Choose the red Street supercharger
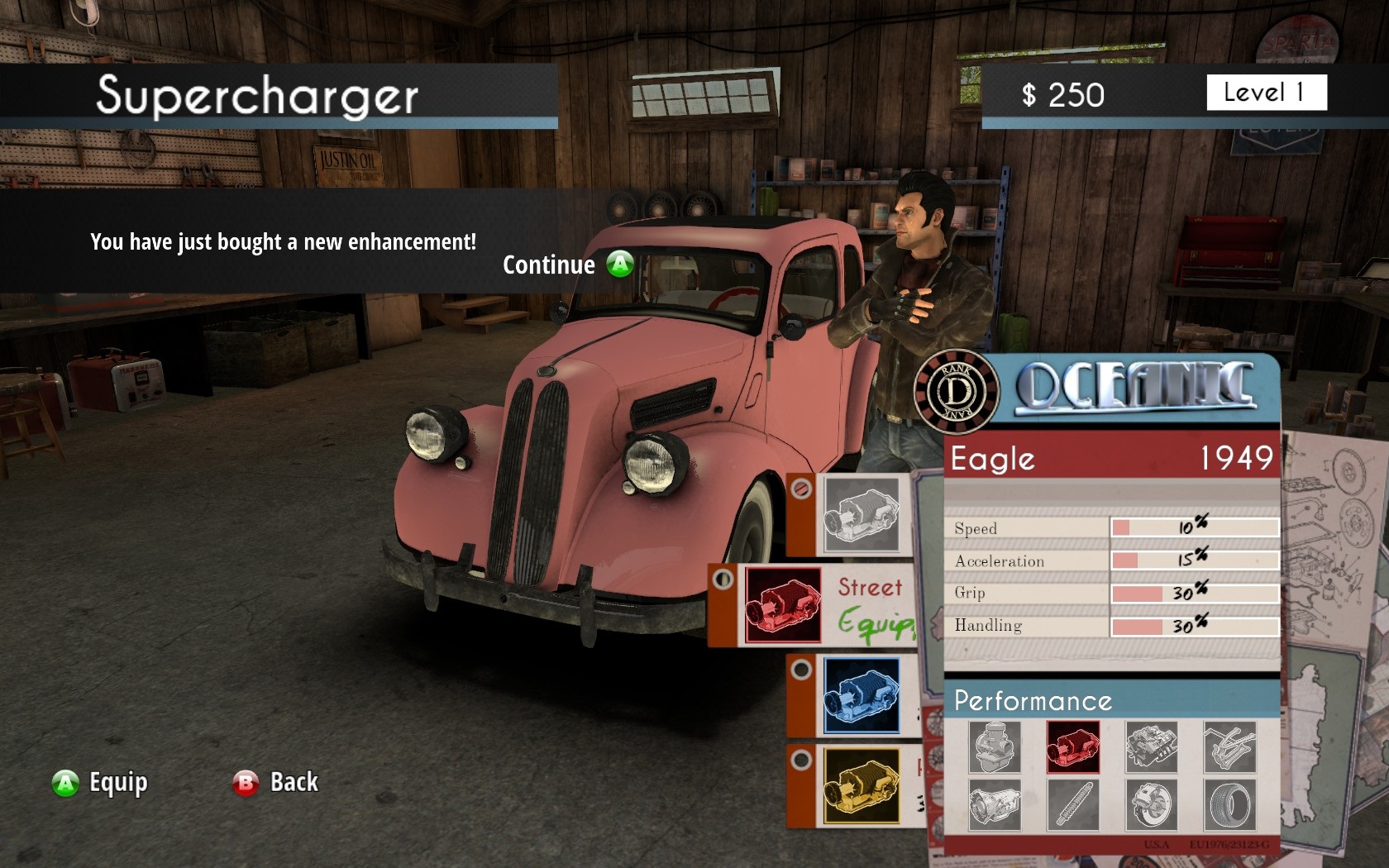The width and height of the screenshot is (1389, 868). (x=783, y=605)
